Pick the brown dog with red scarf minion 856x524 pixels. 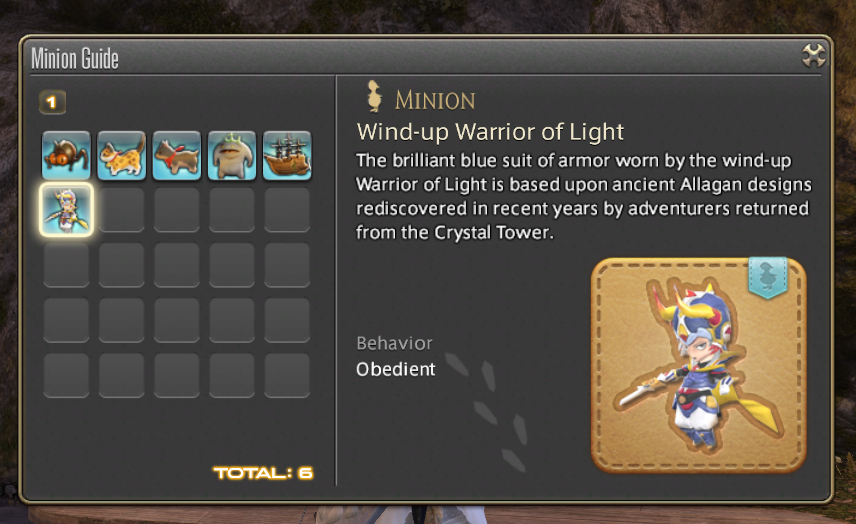pyautogui.click(x=177, y=155)
